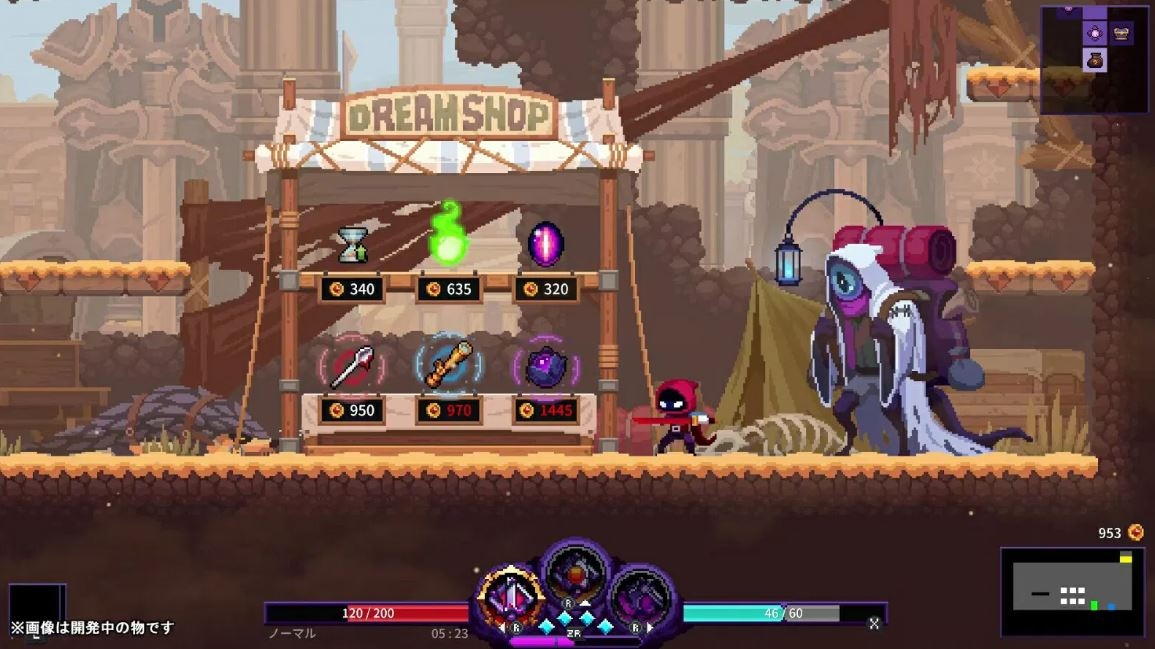
Task: Open the room layout minimap
Action: click(x=1072, y=592)
